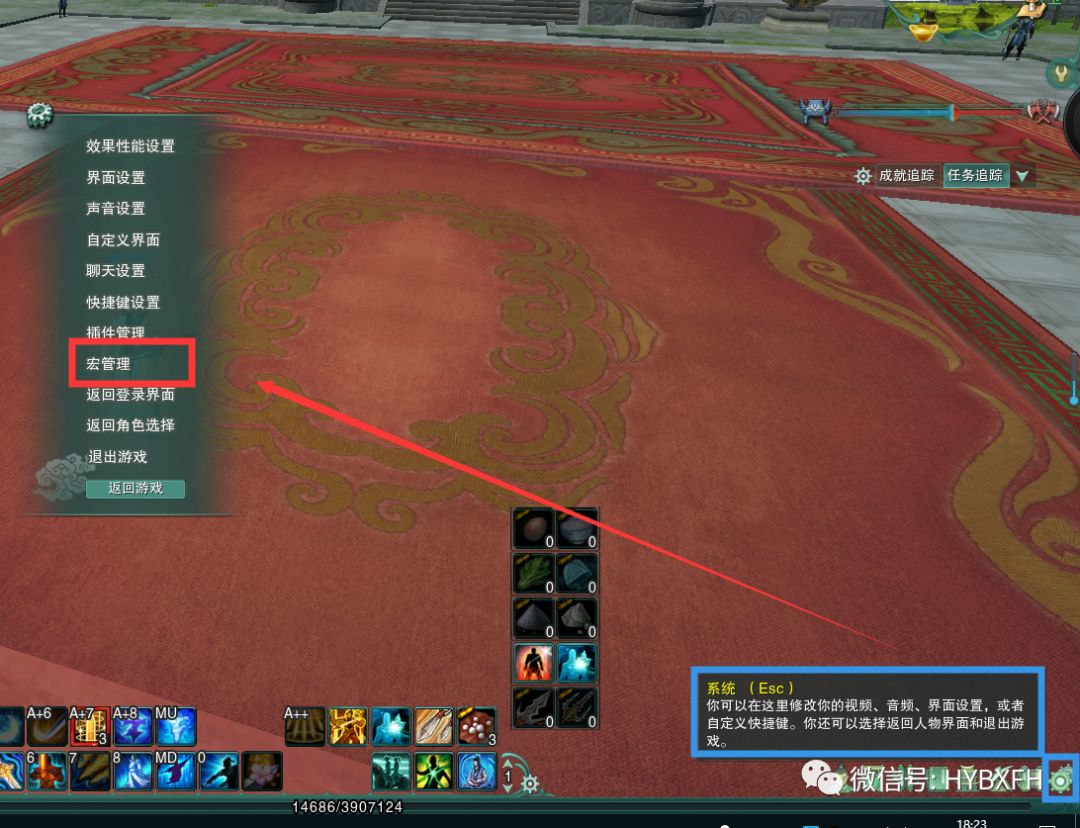Expand the tracker dropdown arrow
This screenshot has width=1080, height=828.
pyautogui.click(x=1022, y=177)
